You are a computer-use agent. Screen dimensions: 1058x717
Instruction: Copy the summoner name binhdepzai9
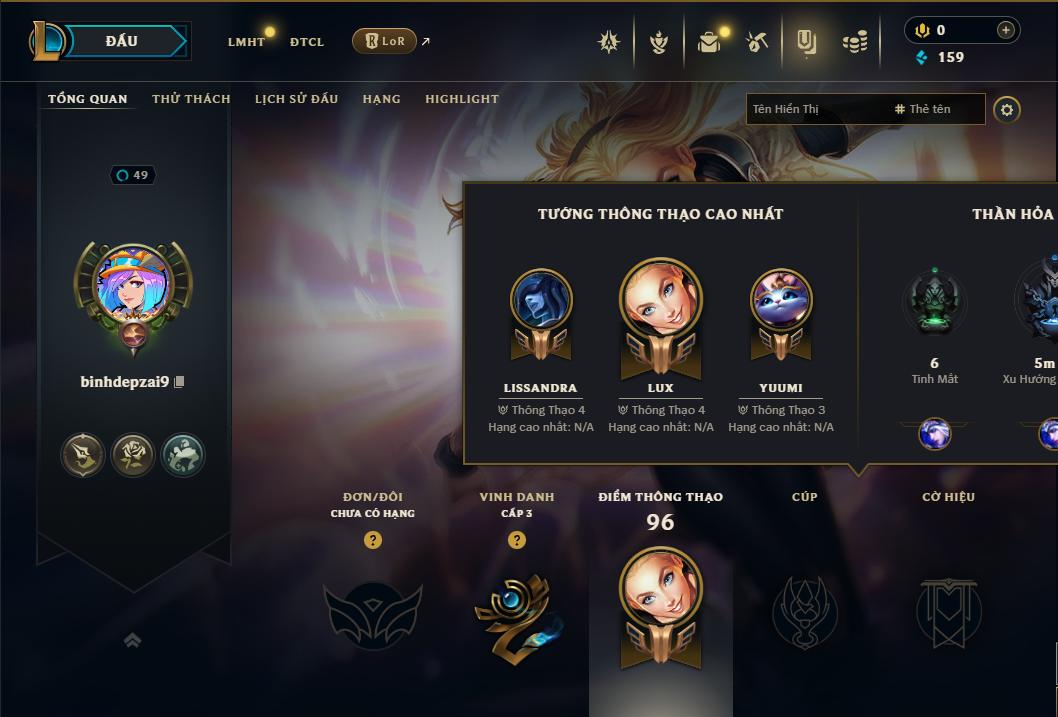click(x=179, y=382)
